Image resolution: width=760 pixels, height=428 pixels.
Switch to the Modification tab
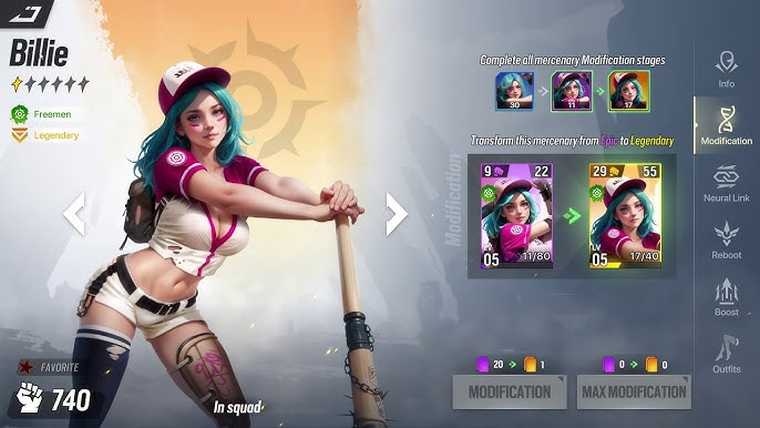pos(726,125)
